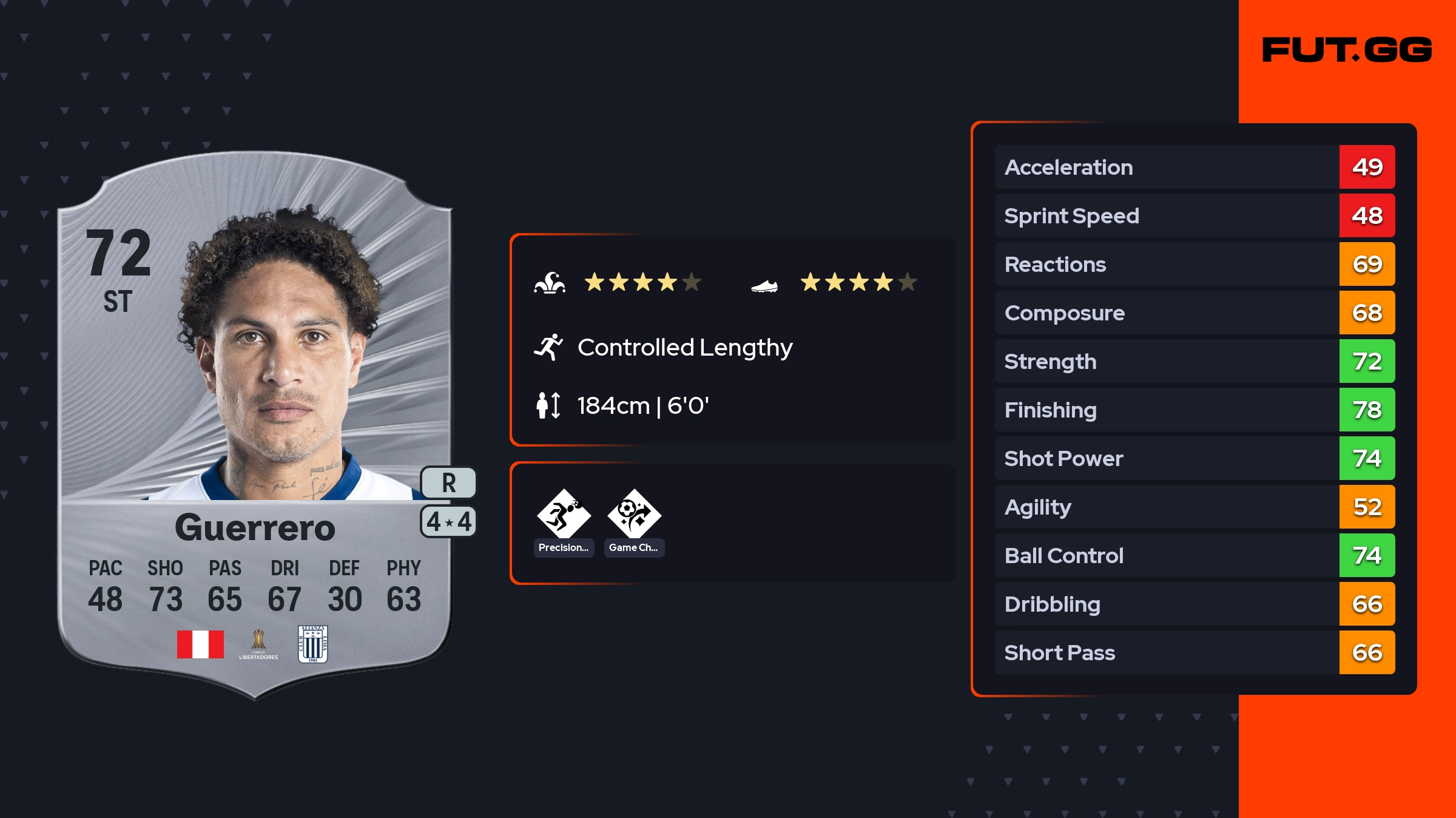The image size is (1456, 818).
Task: Click the Libertadores league logo on card
Action: [x=258, y=644]
